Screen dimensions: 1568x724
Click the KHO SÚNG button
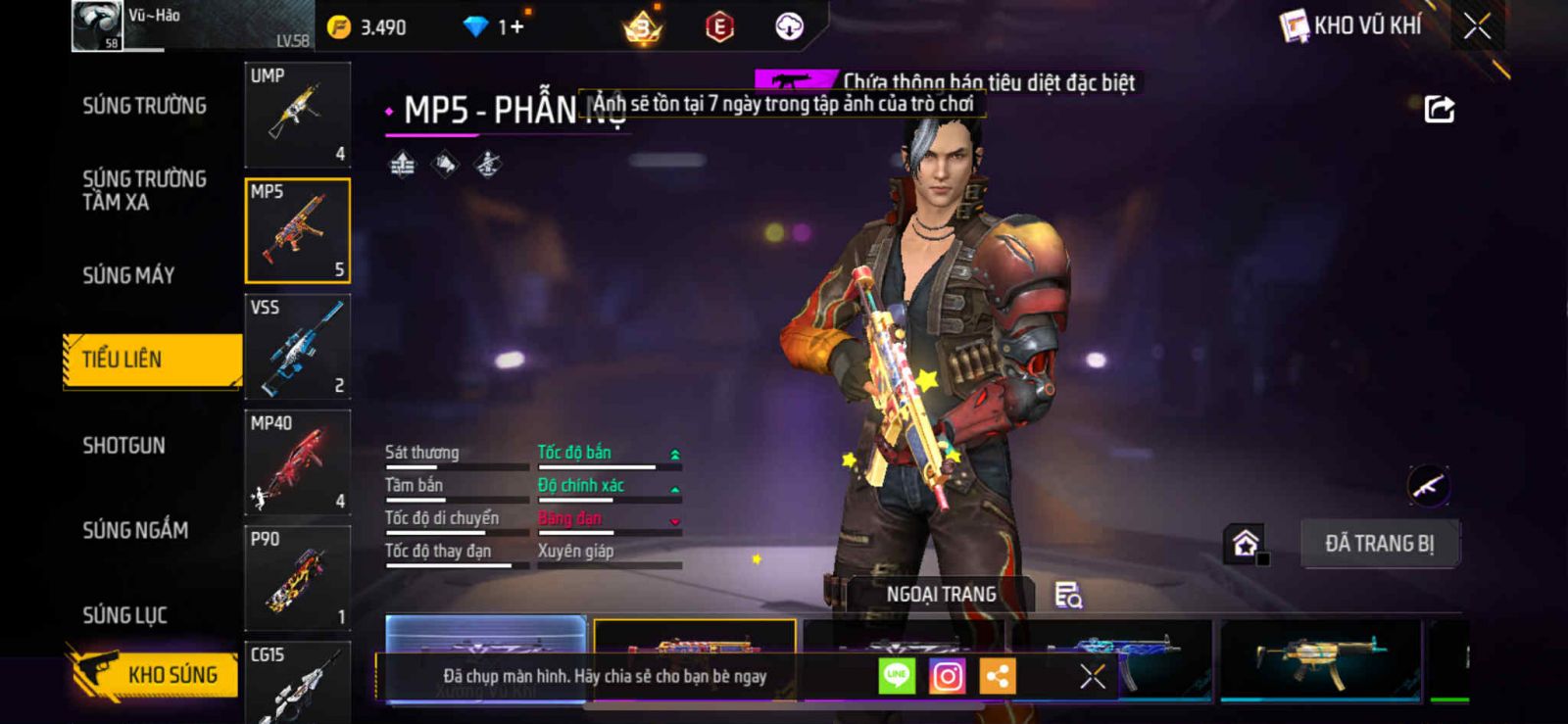click(155, 674)
